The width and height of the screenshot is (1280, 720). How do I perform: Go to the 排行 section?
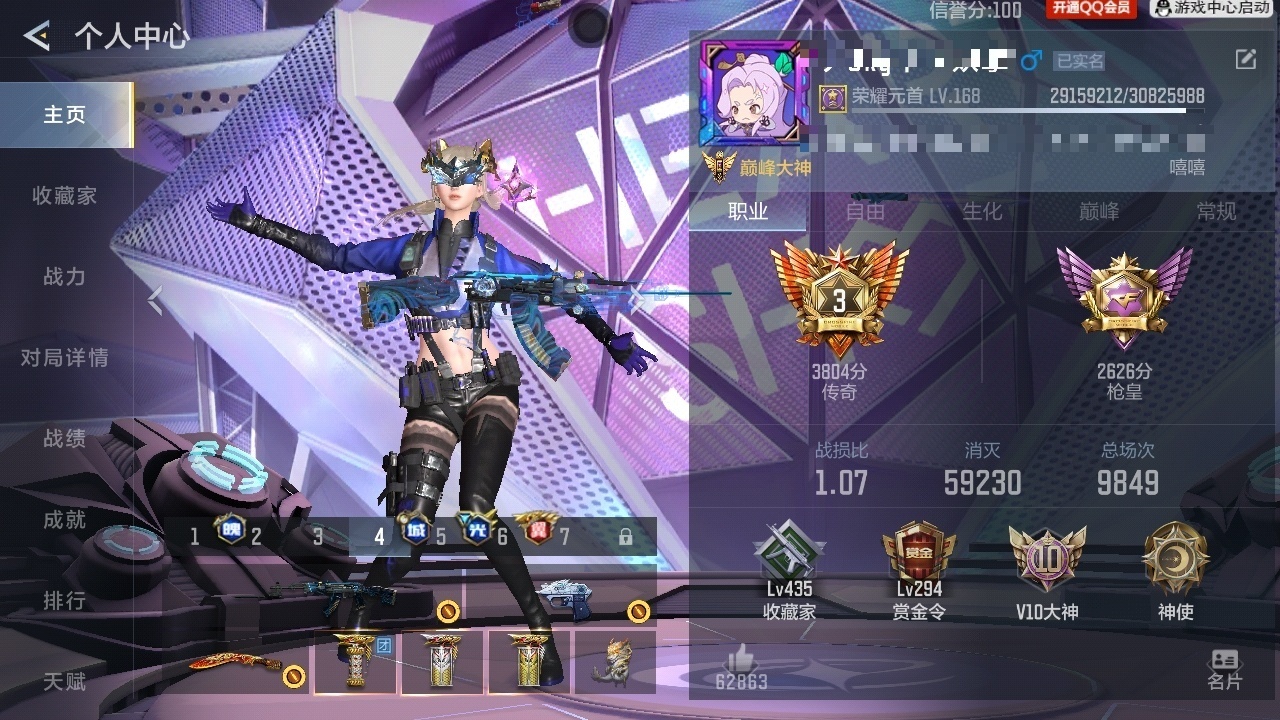[x=65, y=601]
